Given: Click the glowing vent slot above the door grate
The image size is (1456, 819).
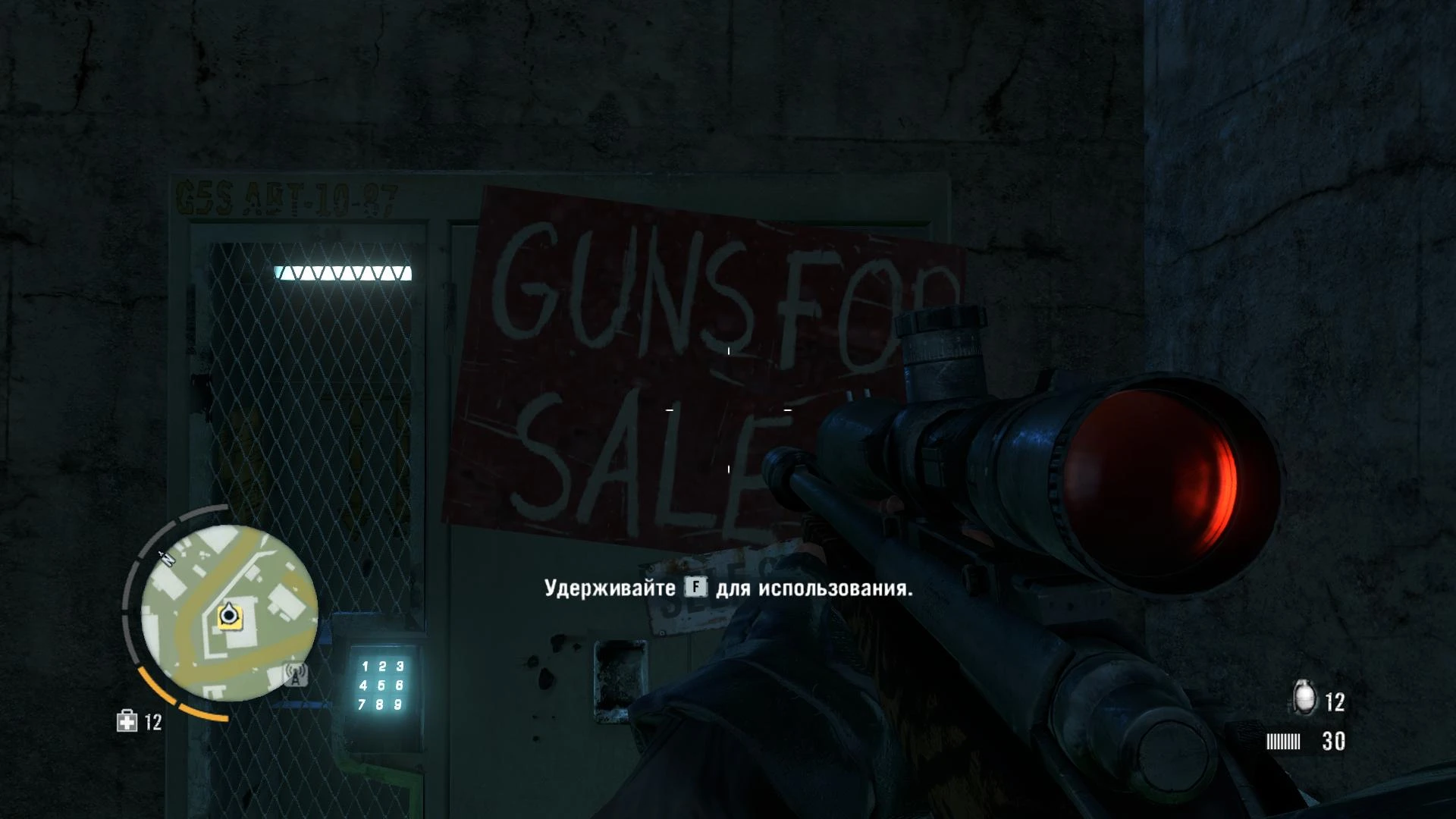Looking at the screenshot, I should 343,273.
